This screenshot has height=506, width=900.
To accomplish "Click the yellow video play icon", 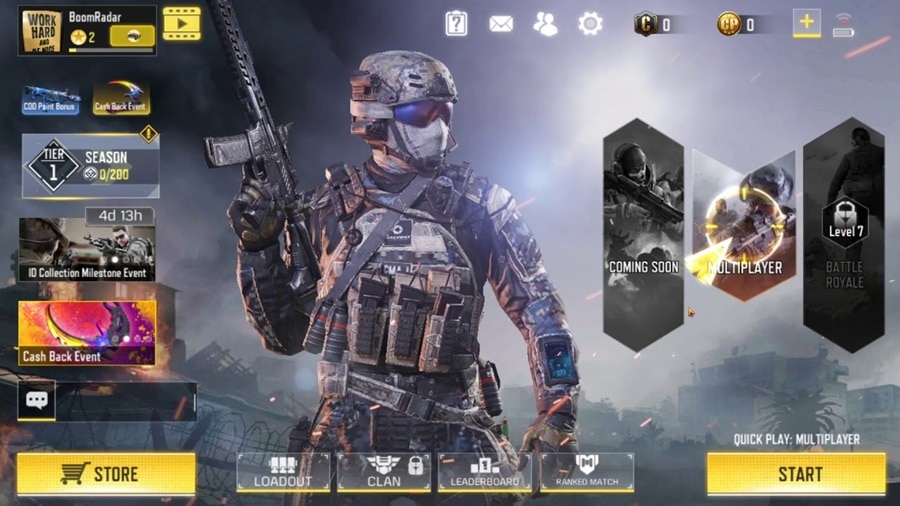I will [x=181, y=24].
